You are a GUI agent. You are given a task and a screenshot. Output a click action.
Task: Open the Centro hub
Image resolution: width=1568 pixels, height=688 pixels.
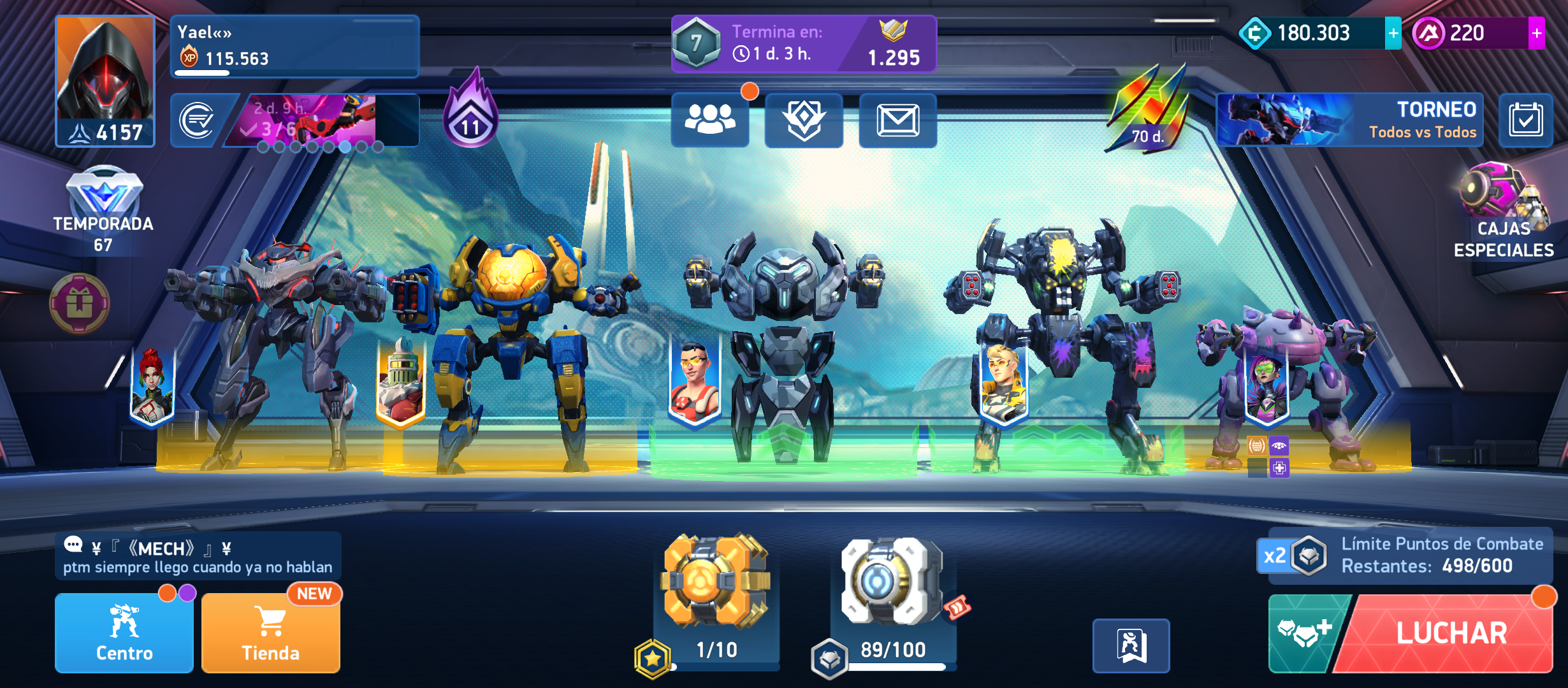[124, 633]
